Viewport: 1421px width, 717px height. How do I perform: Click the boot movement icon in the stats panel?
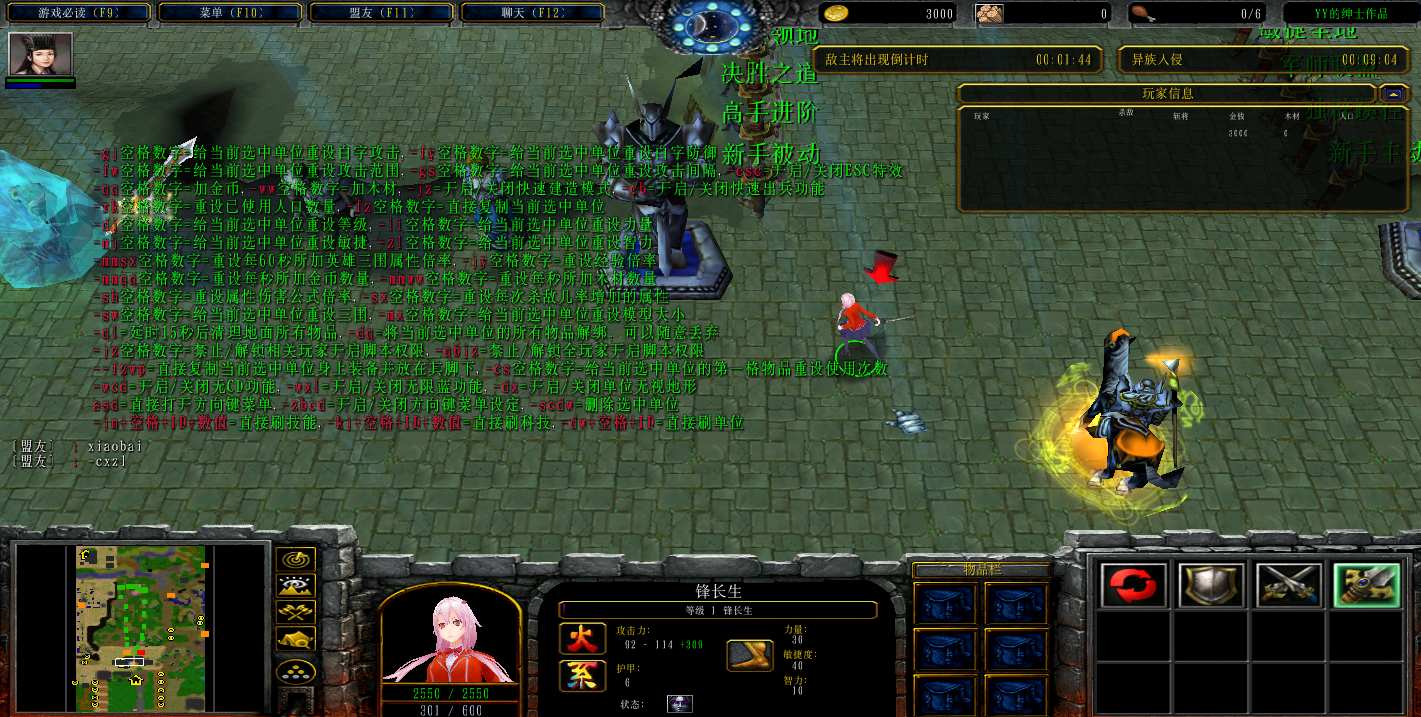749,654
